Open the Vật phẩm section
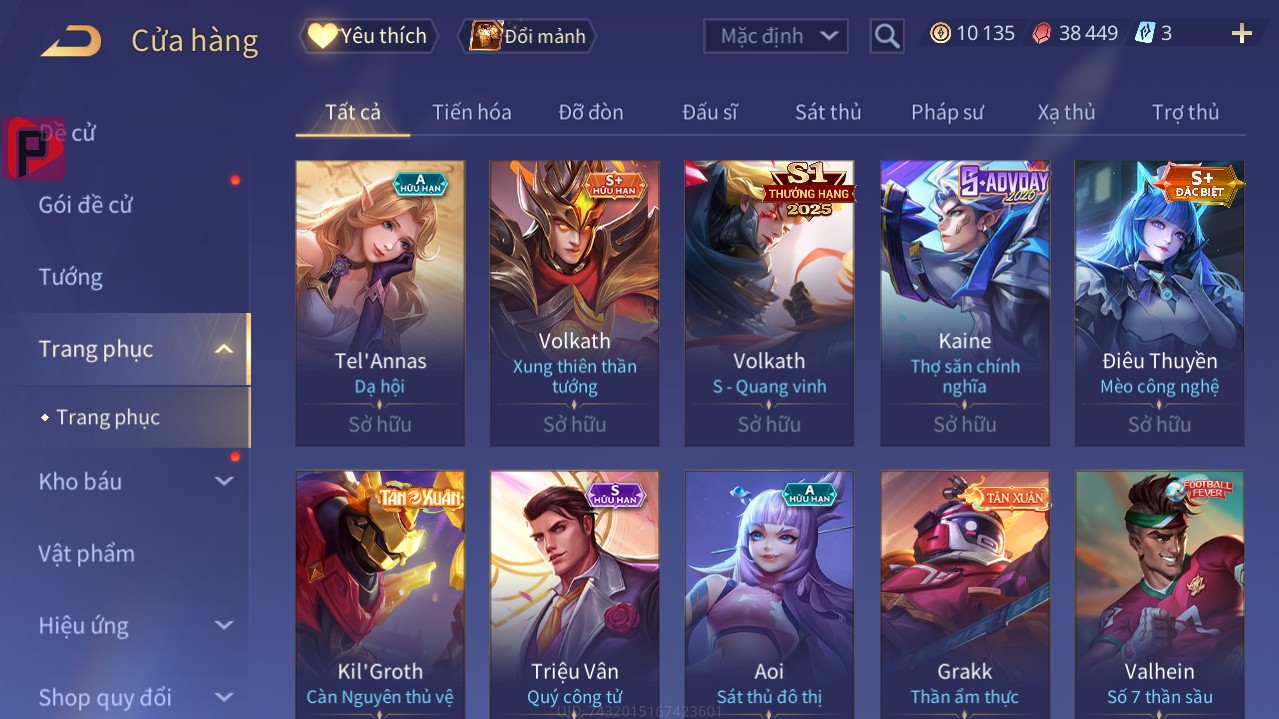Screen dimensions: 1279x719 pyautogui.click(x=87, y=553)
